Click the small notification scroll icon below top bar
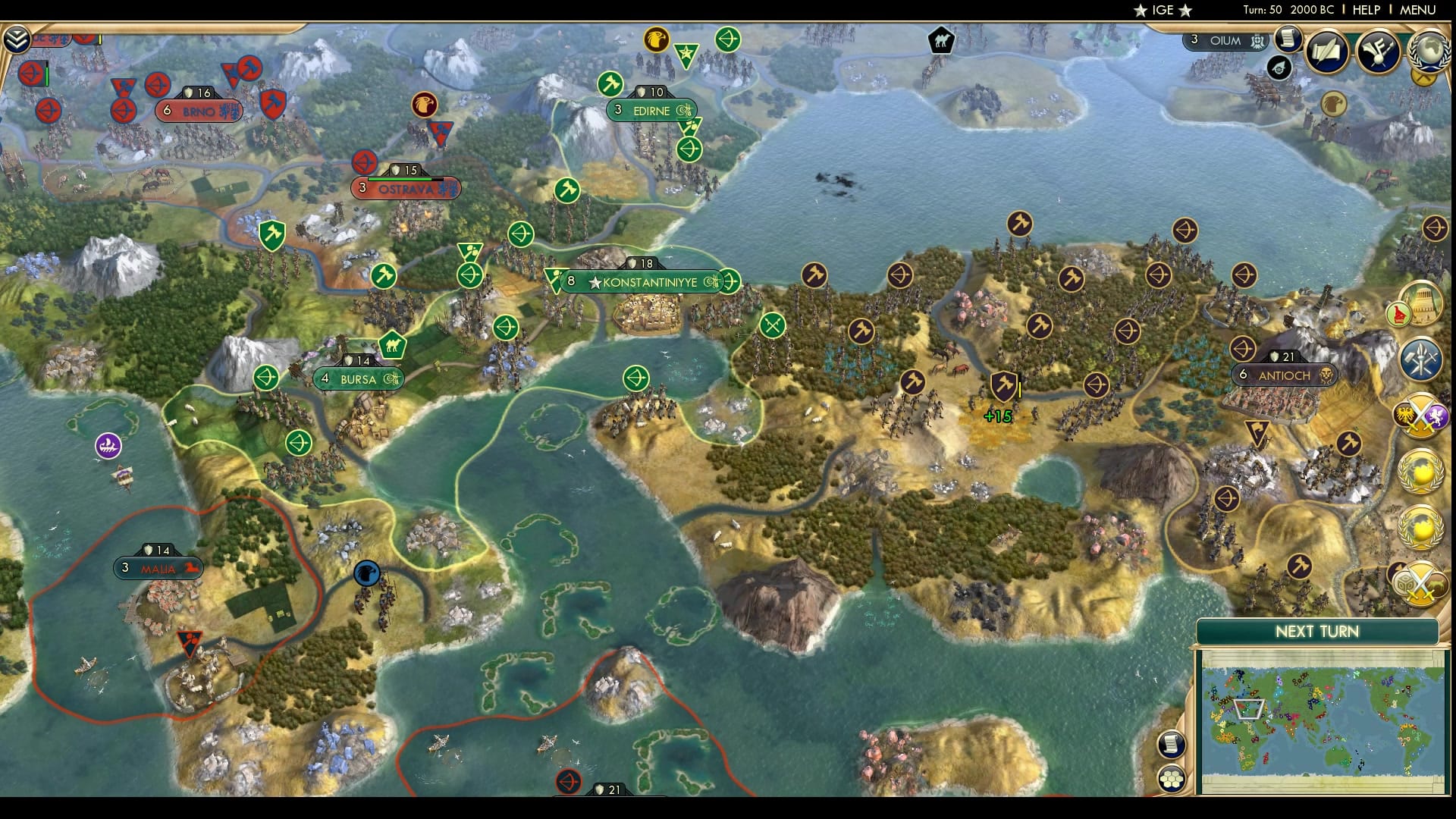 click(1287, 40)
